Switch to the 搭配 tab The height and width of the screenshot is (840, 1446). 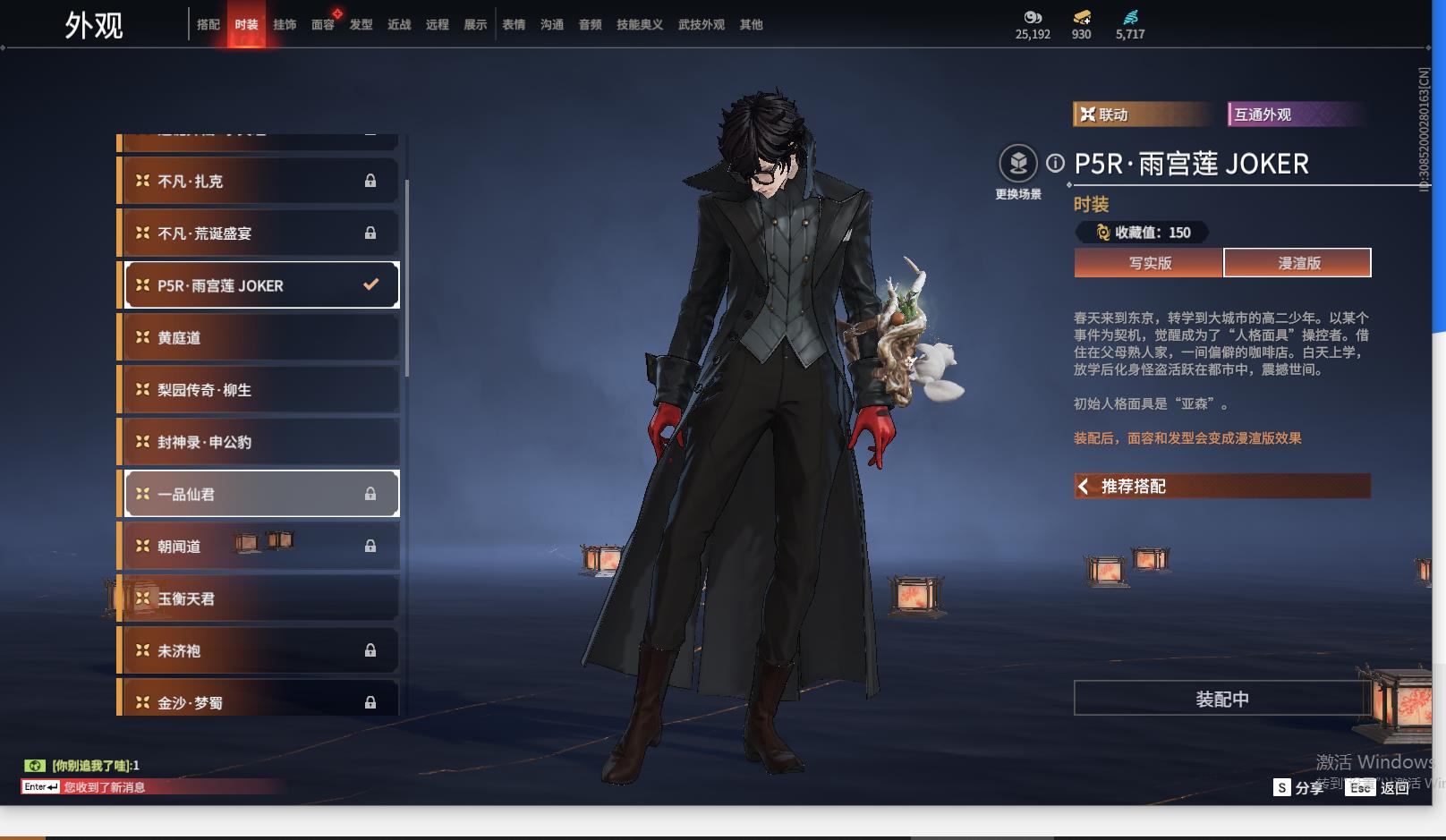(x=208, y=25)
